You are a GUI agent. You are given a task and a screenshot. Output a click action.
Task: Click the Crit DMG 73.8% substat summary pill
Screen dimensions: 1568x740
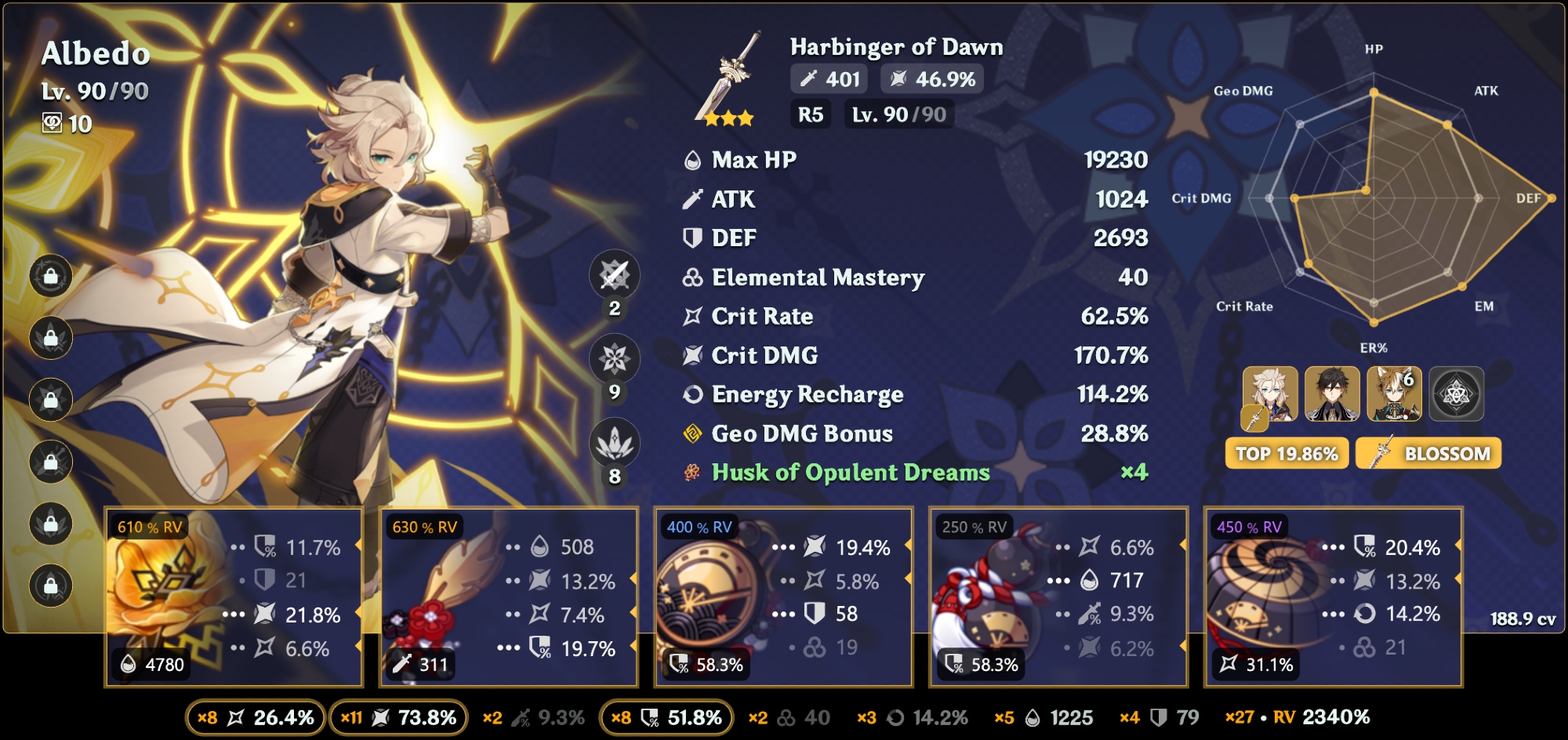tap(398, 717)
